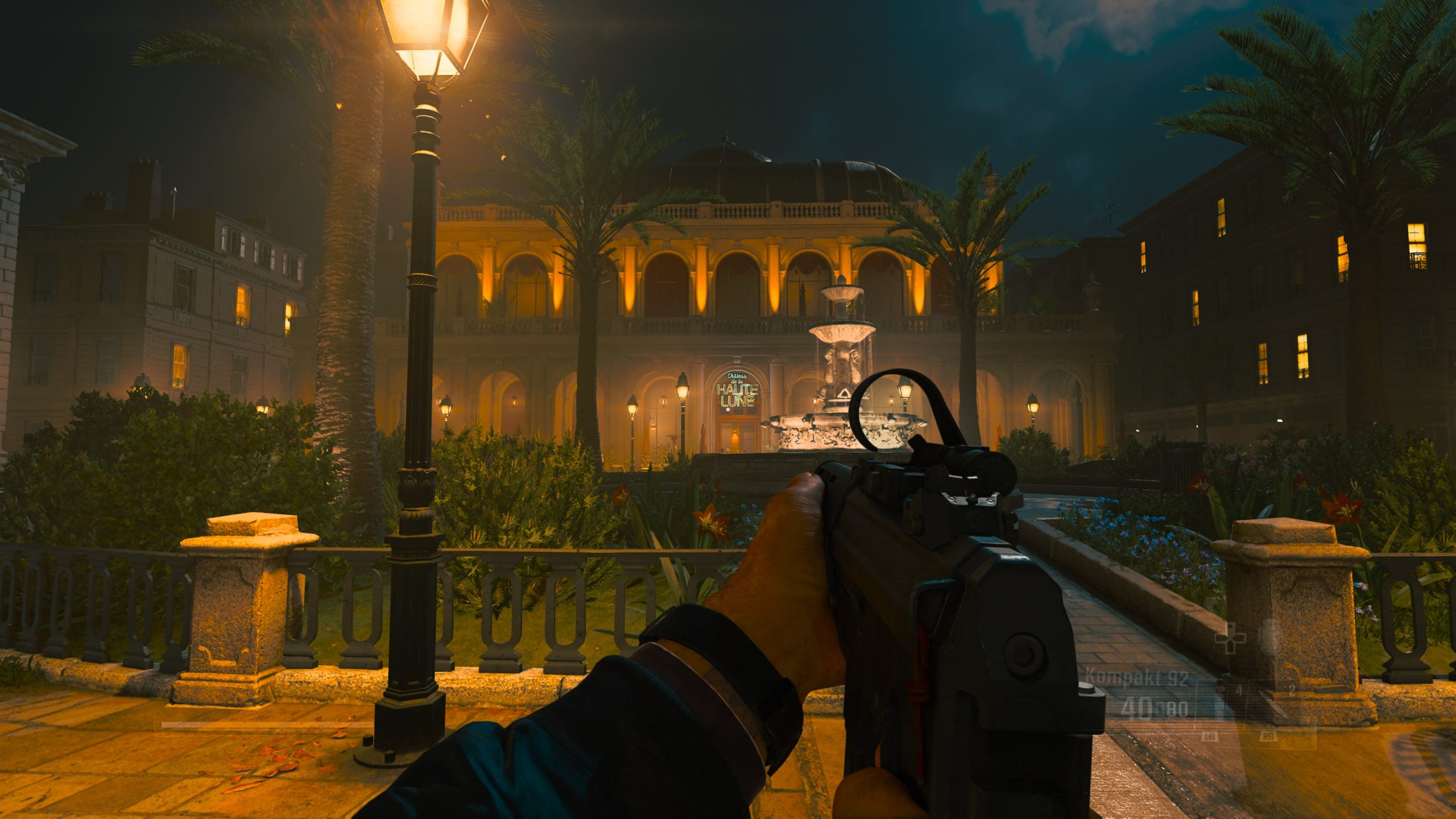Image resolution: width=1456 pixels, height=819 pixels.
Task: Click the Kompakt 92 weapon label
Action: 1136,678
